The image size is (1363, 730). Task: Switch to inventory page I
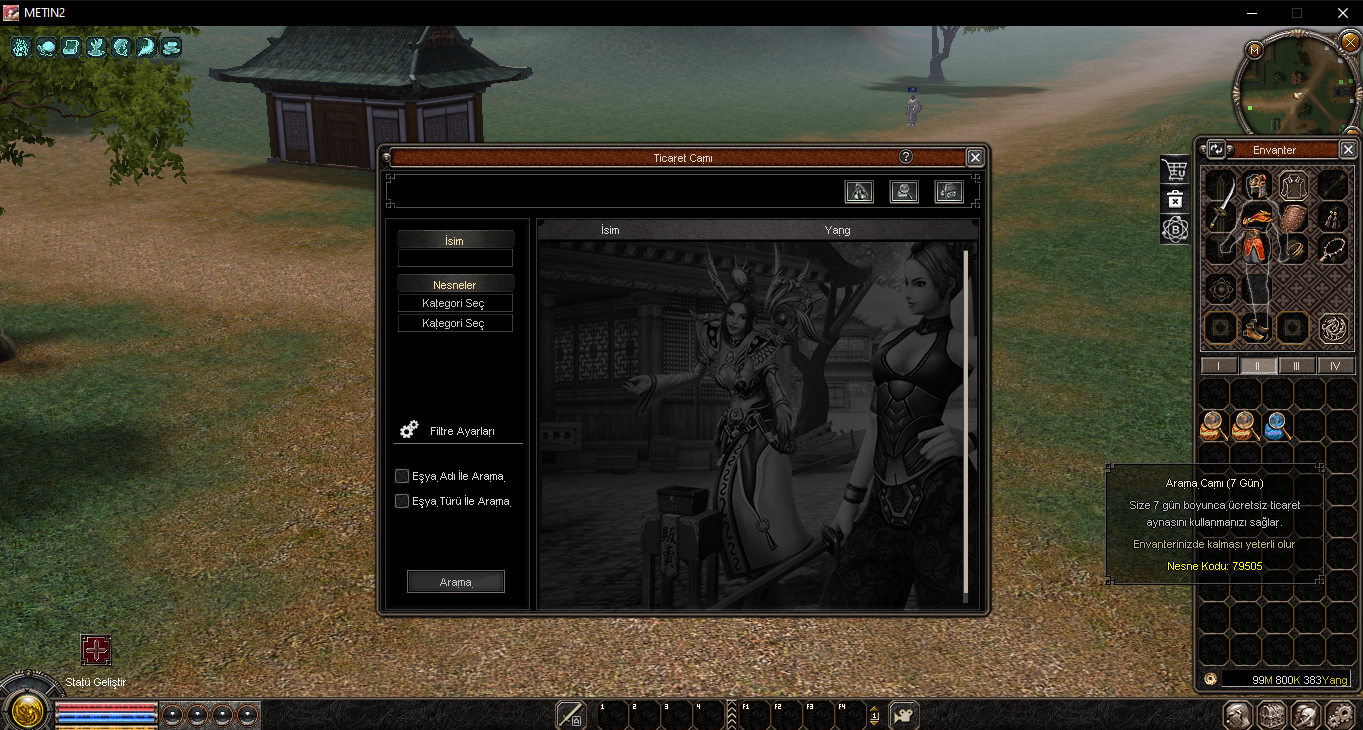1219,366
